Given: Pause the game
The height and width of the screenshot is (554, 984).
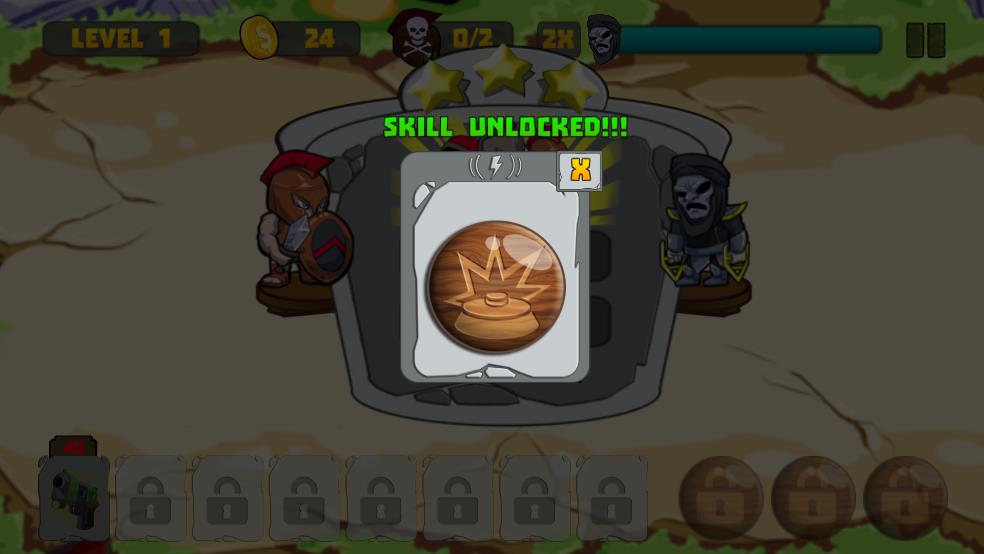Looking at the screenshot, I should (925, 40).
